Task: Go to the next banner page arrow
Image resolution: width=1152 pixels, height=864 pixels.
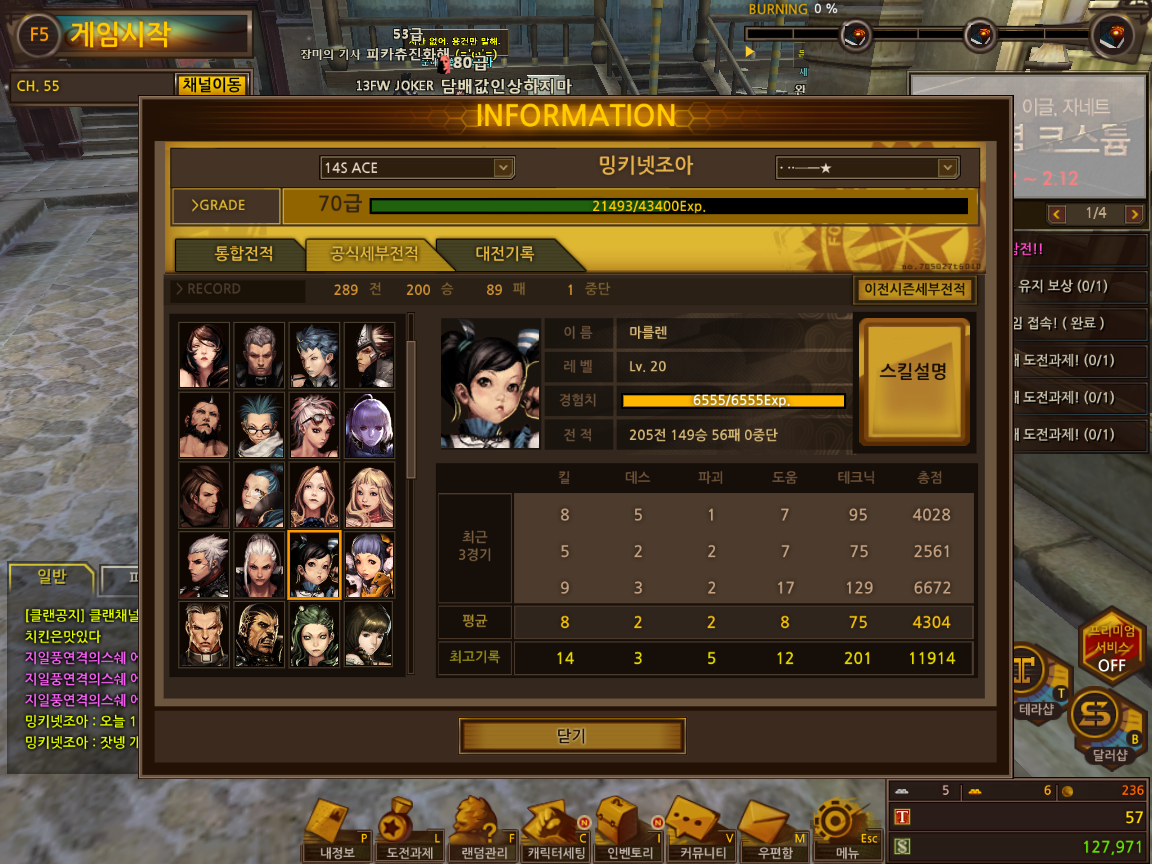Action: (x=1133, y=214)
